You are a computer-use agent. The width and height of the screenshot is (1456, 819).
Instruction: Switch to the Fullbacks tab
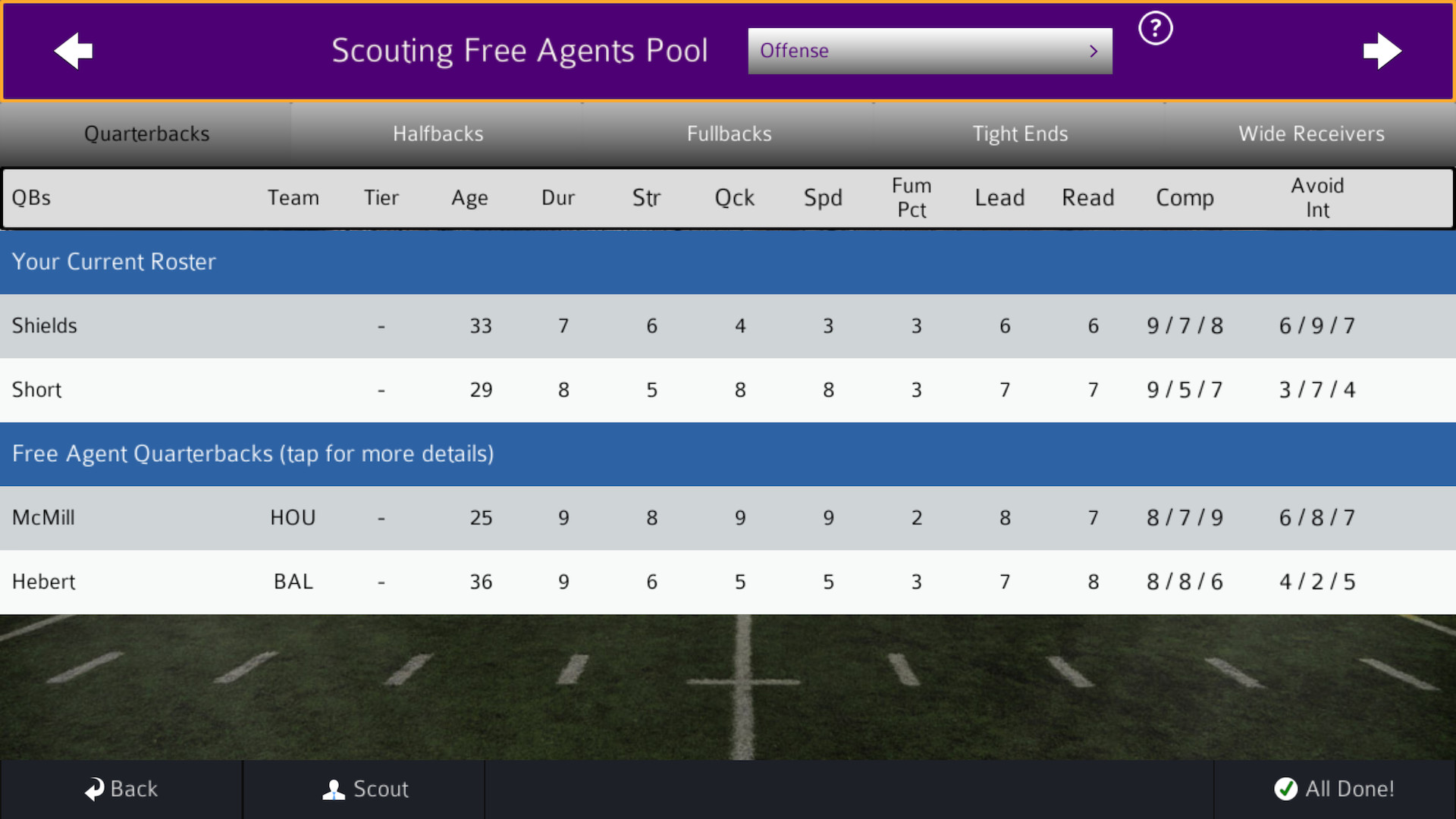(729, 133)
